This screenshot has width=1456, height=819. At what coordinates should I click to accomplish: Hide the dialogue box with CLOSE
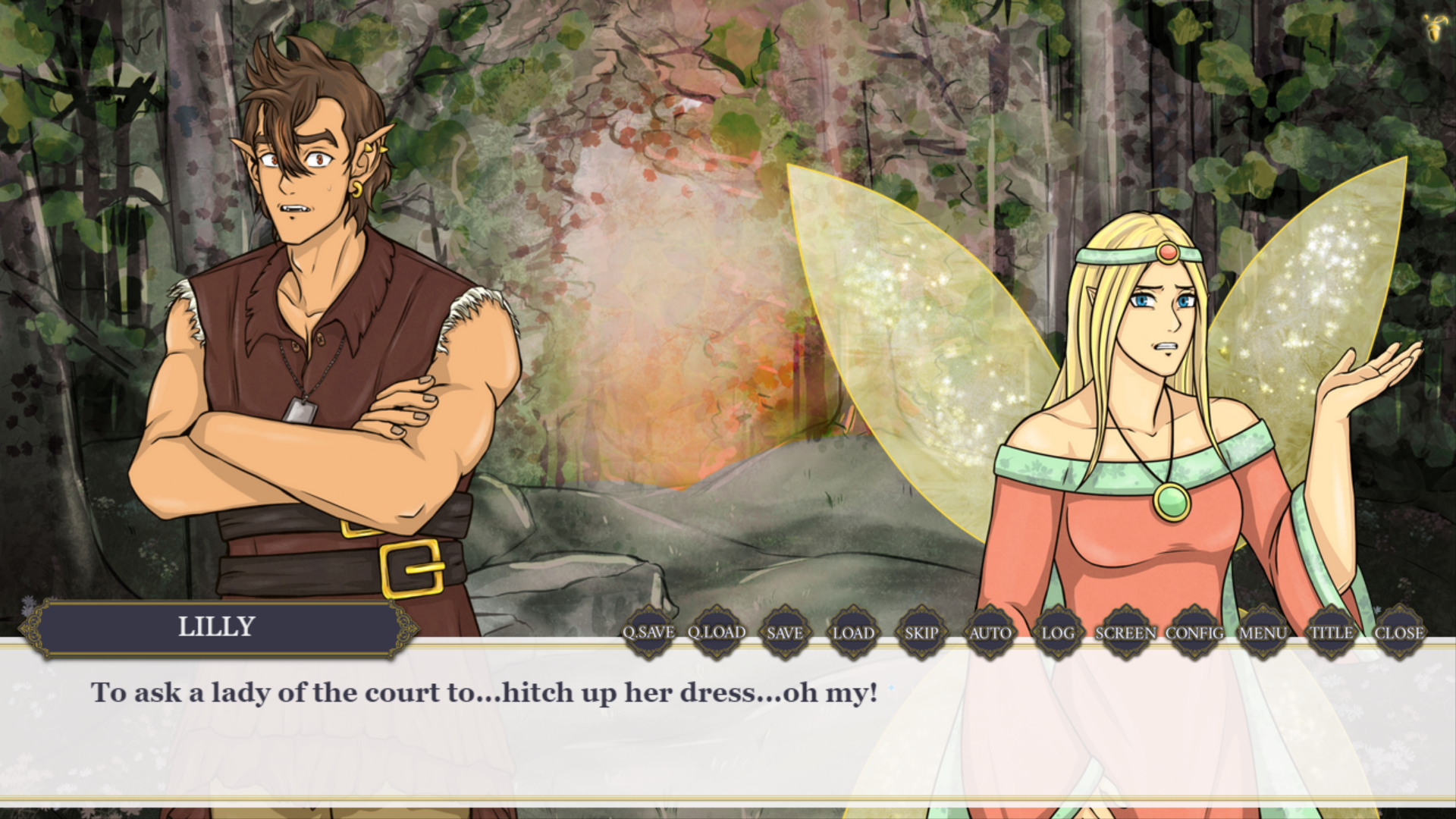pyautogui.click(x=1399, y=632)
